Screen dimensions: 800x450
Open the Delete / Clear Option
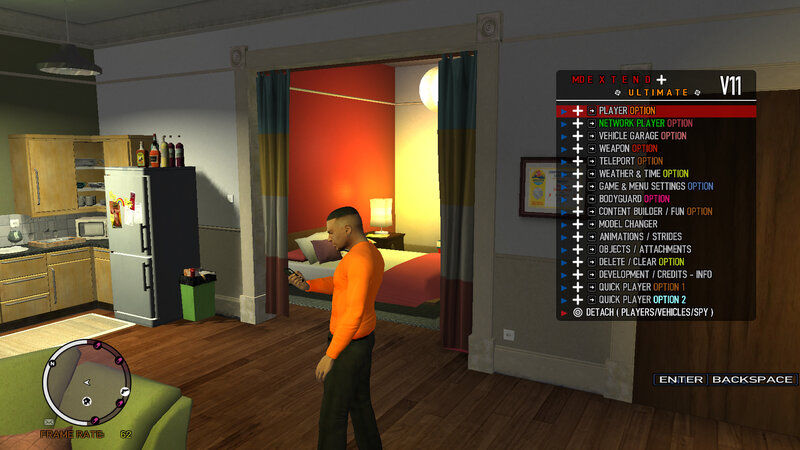click(x=641, y=262)
